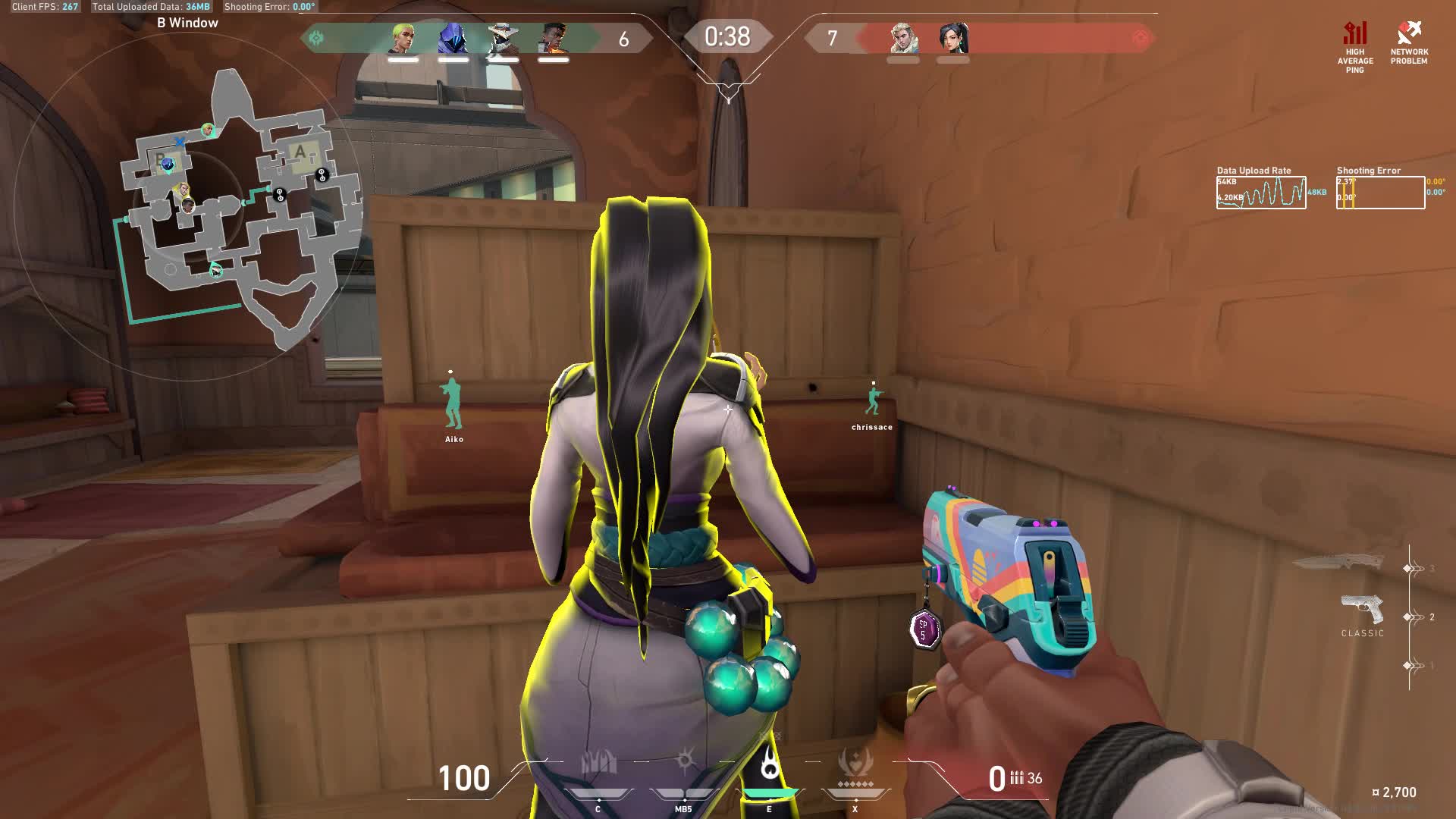1456x819 pixels.
Task: Activate the Hot Hands fireball ability
Action: point(770,762)
